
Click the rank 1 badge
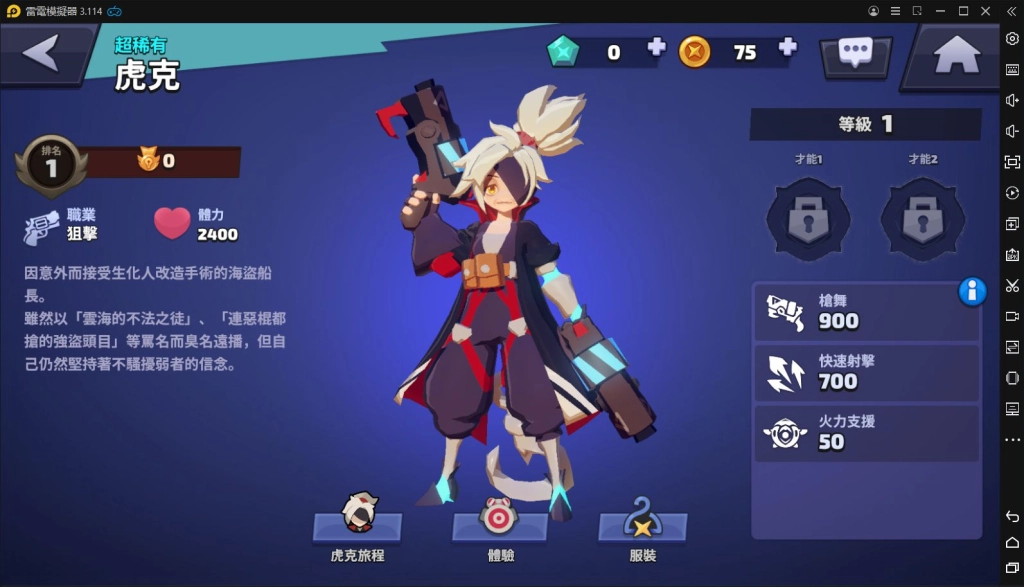pos(50,166)
